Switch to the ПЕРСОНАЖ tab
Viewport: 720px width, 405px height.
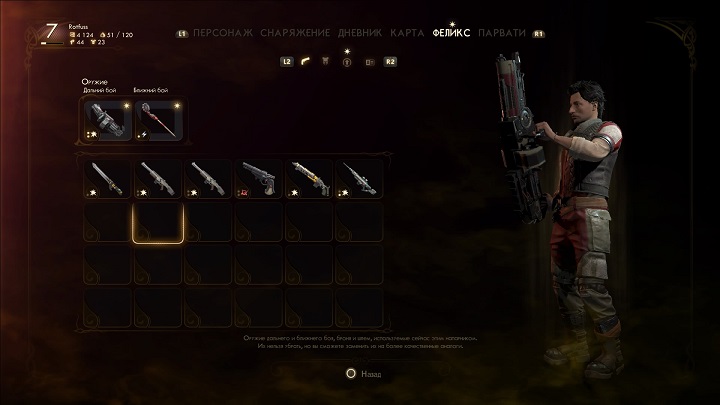click(224, 32)
